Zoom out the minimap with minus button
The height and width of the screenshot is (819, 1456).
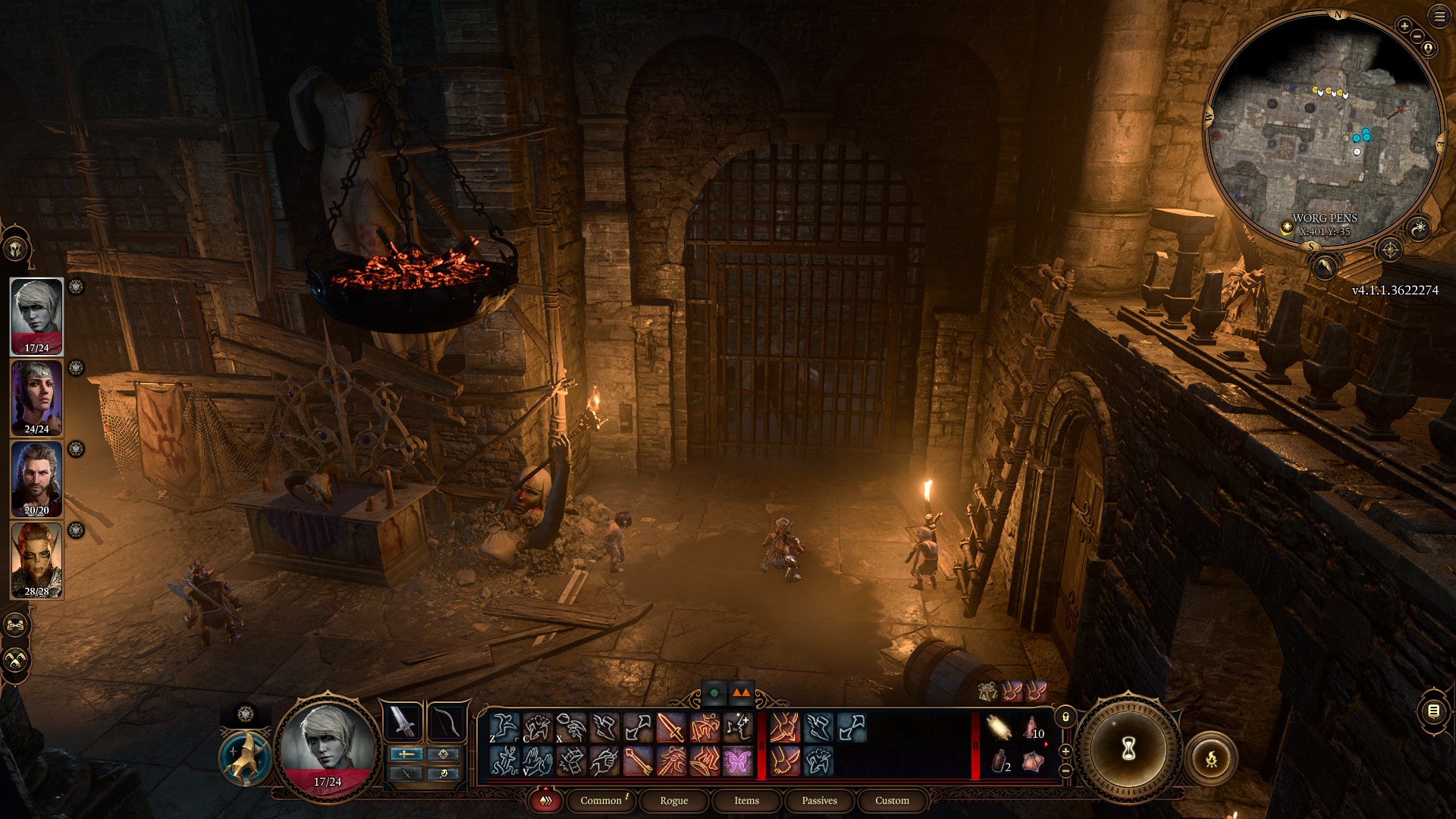click(1417, 36)
